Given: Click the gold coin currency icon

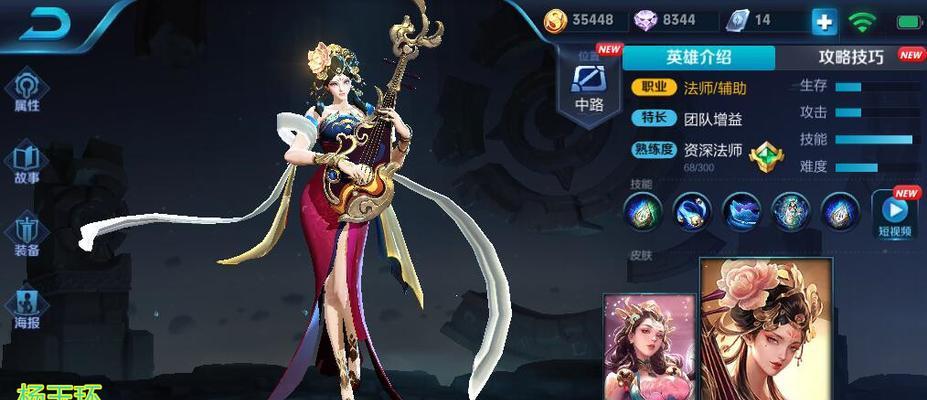Looking at the screenshot, I should [x=555, y=20].
